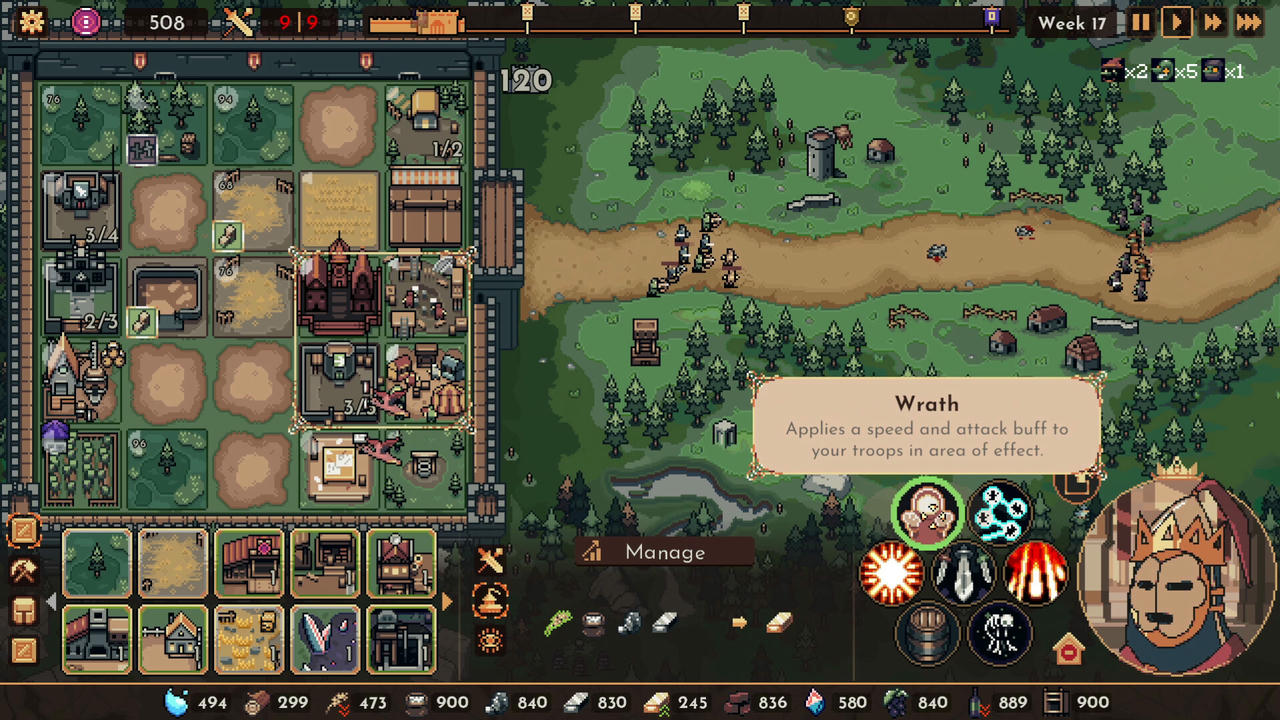The height and width of the screenshot is (720, 1280).
Task: Select the falling swords spell
Action: (963, 572)
